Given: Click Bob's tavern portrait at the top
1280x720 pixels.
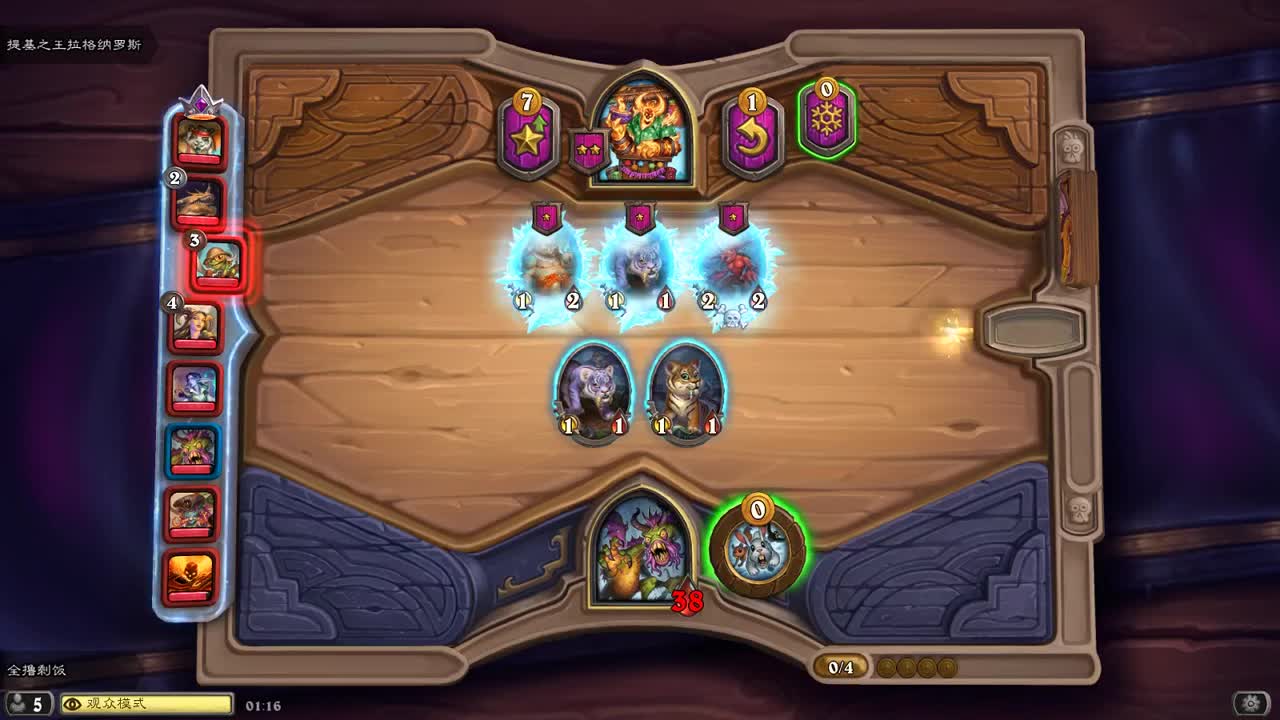Looking at the screenshot, I should point(642,120).
